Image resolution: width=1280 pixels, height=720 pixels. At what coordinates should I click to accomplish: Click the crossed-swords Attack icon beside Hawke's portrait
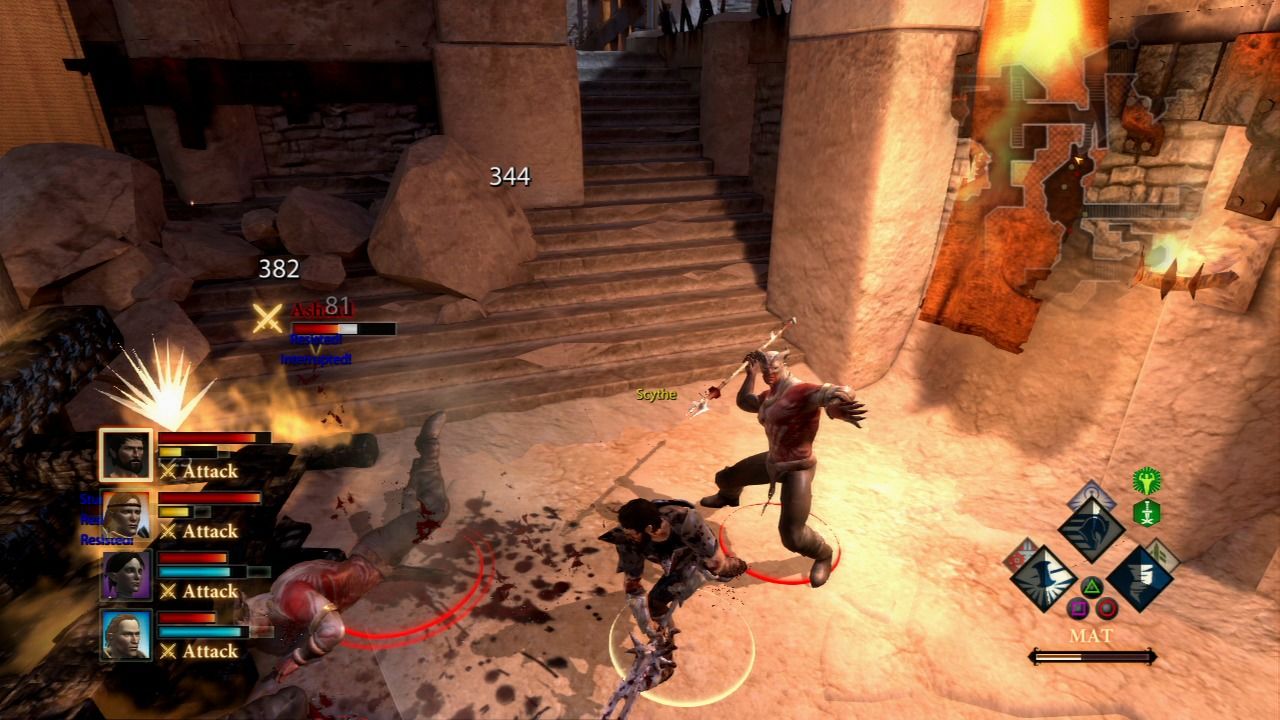click(168, 470)
